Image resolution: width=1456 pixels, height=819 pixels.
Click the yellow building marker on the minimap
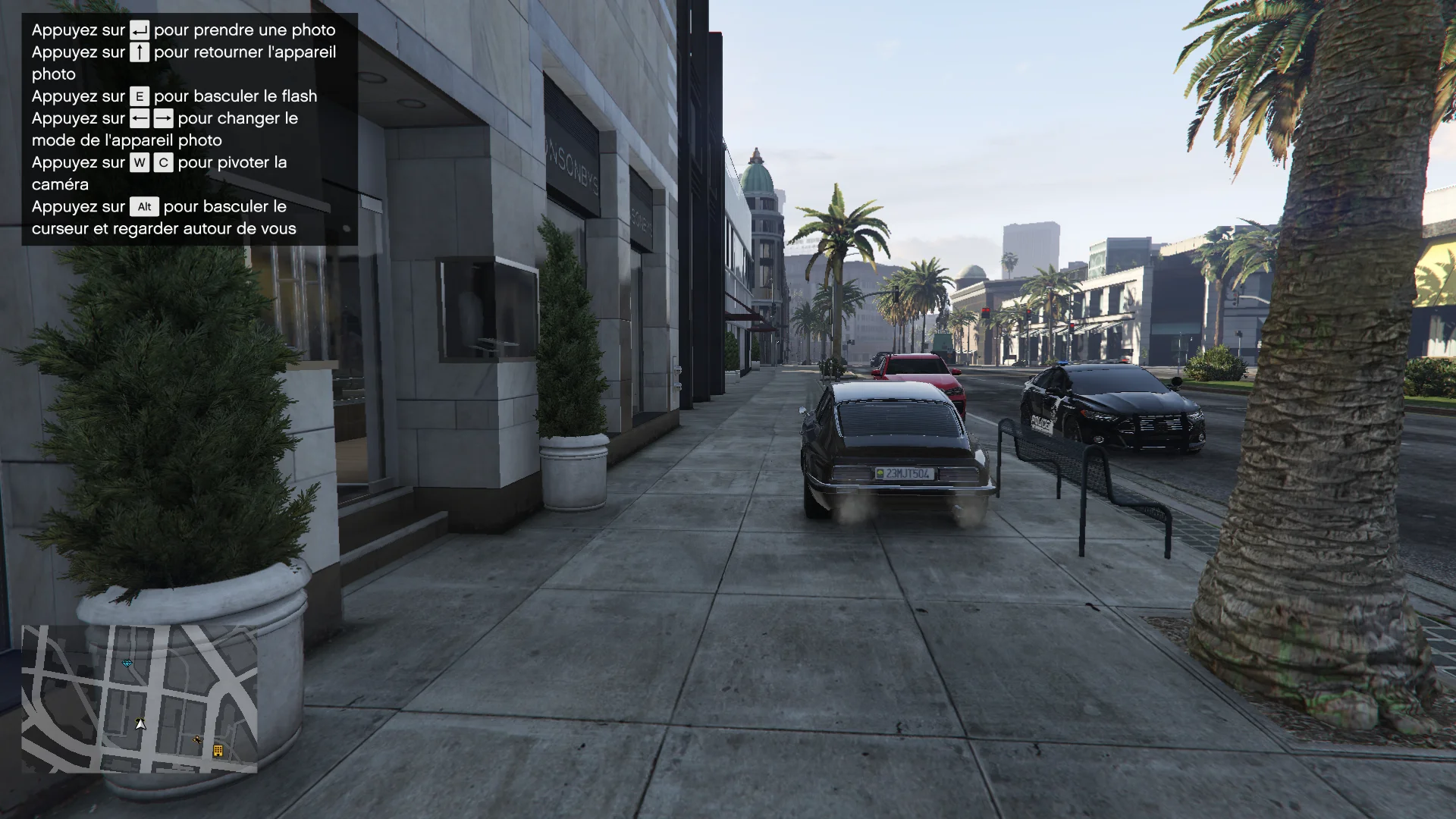click(x=218, y=751)
